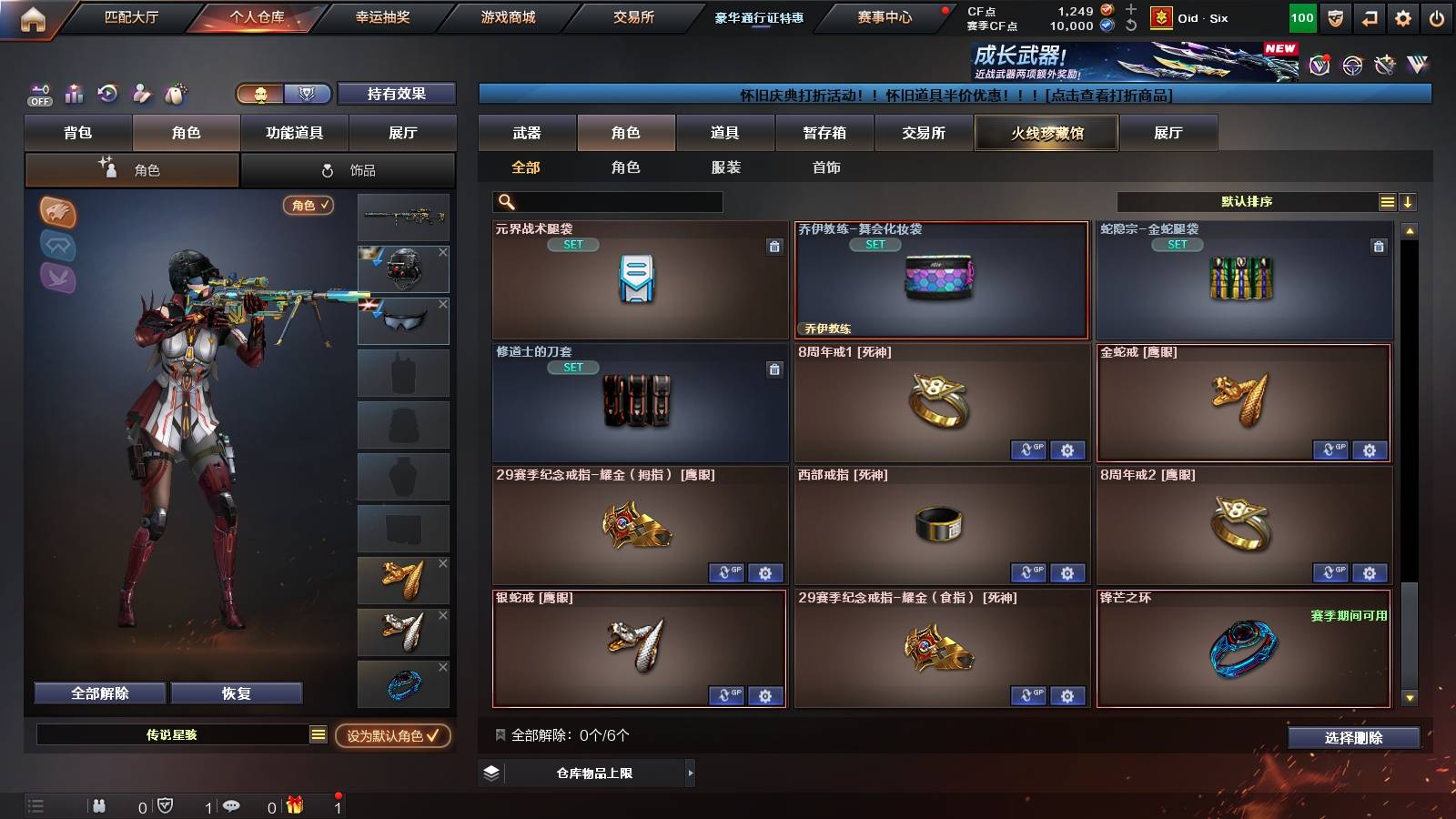Click the 选择删除 button at bottom right
The image size is (1456, 819).
point(1353,738)
